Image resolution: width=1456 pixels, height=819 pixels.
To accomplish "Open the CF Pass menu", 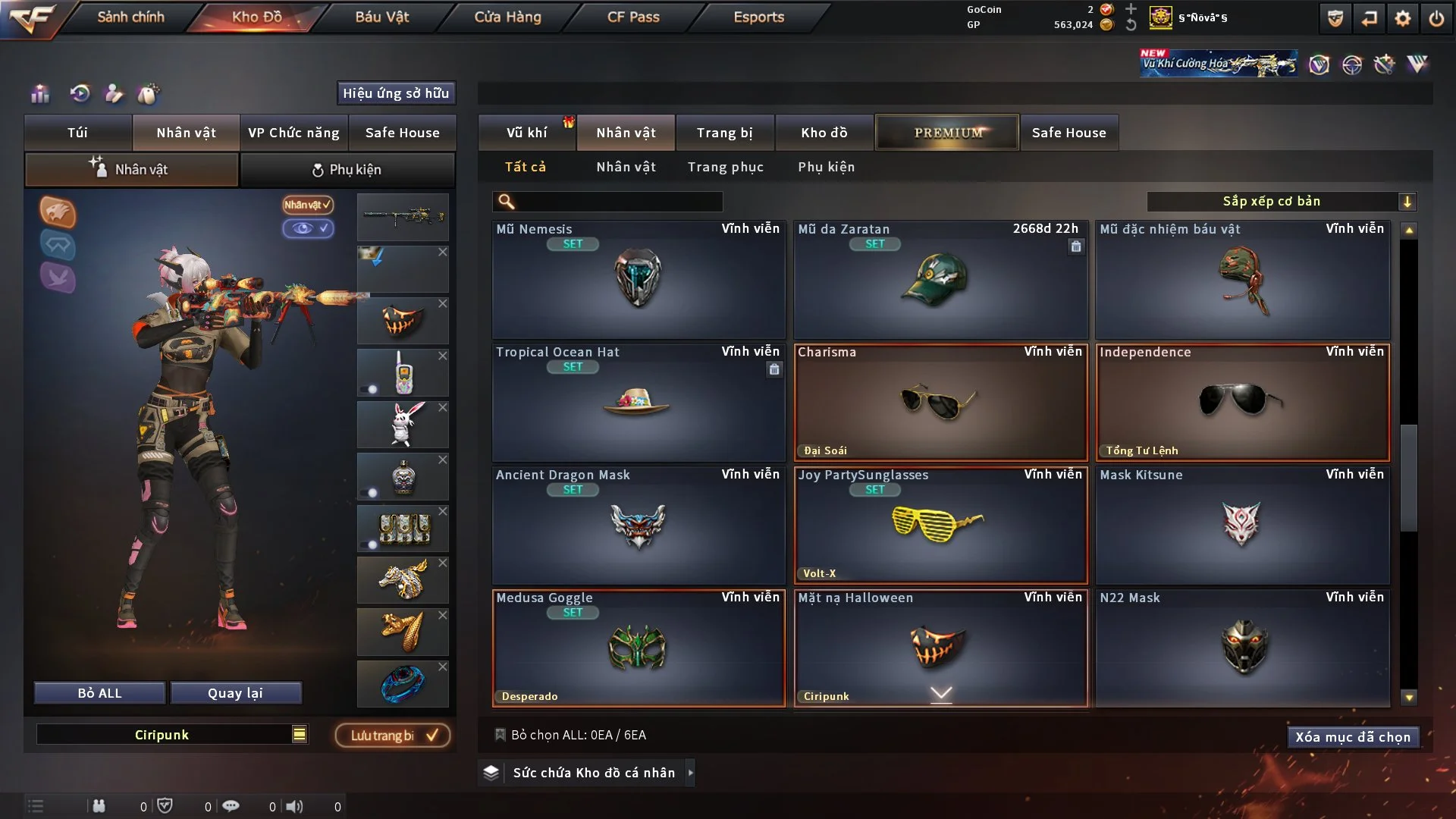I will click(x=633, y=17).
